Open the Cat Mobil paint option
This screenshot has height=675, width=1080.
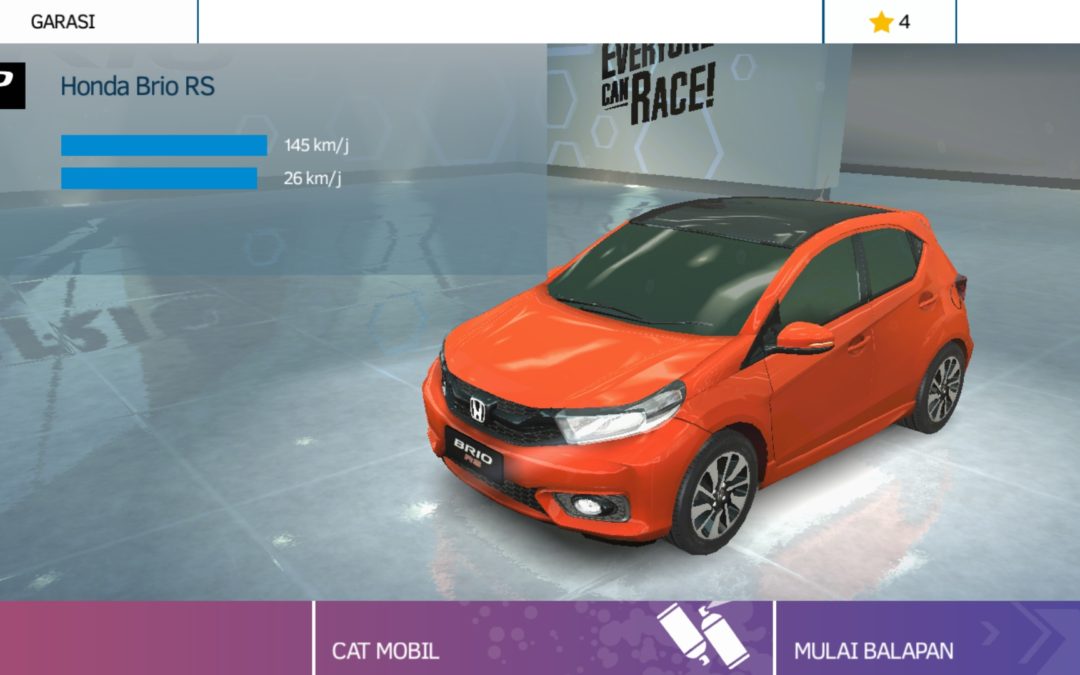click(543, 639)
